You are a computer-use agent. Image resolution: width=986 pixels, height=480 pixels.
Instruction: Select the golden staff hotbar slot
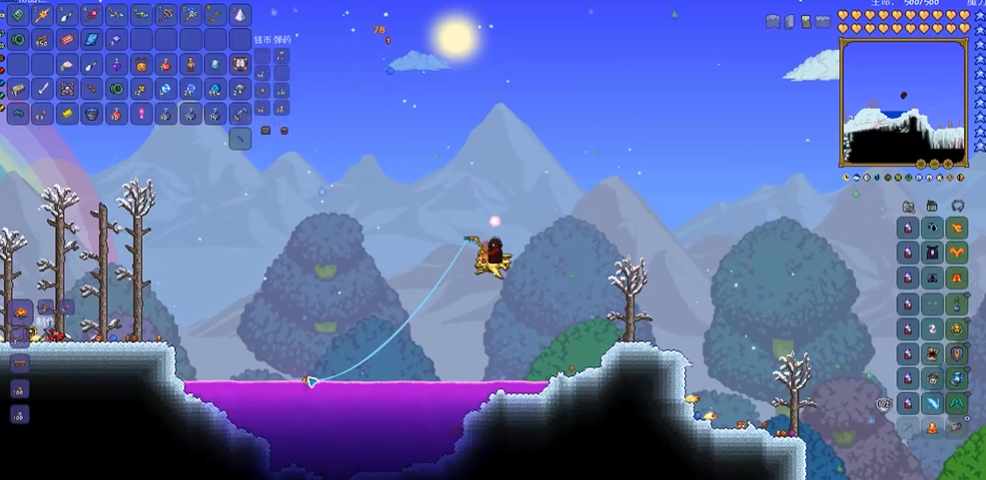pos(43,15)
